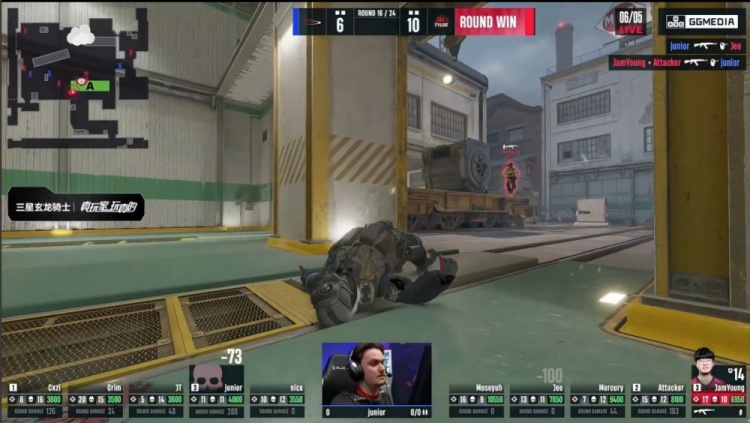
Task: Select Mercury's player card
Action: (598, 400)
